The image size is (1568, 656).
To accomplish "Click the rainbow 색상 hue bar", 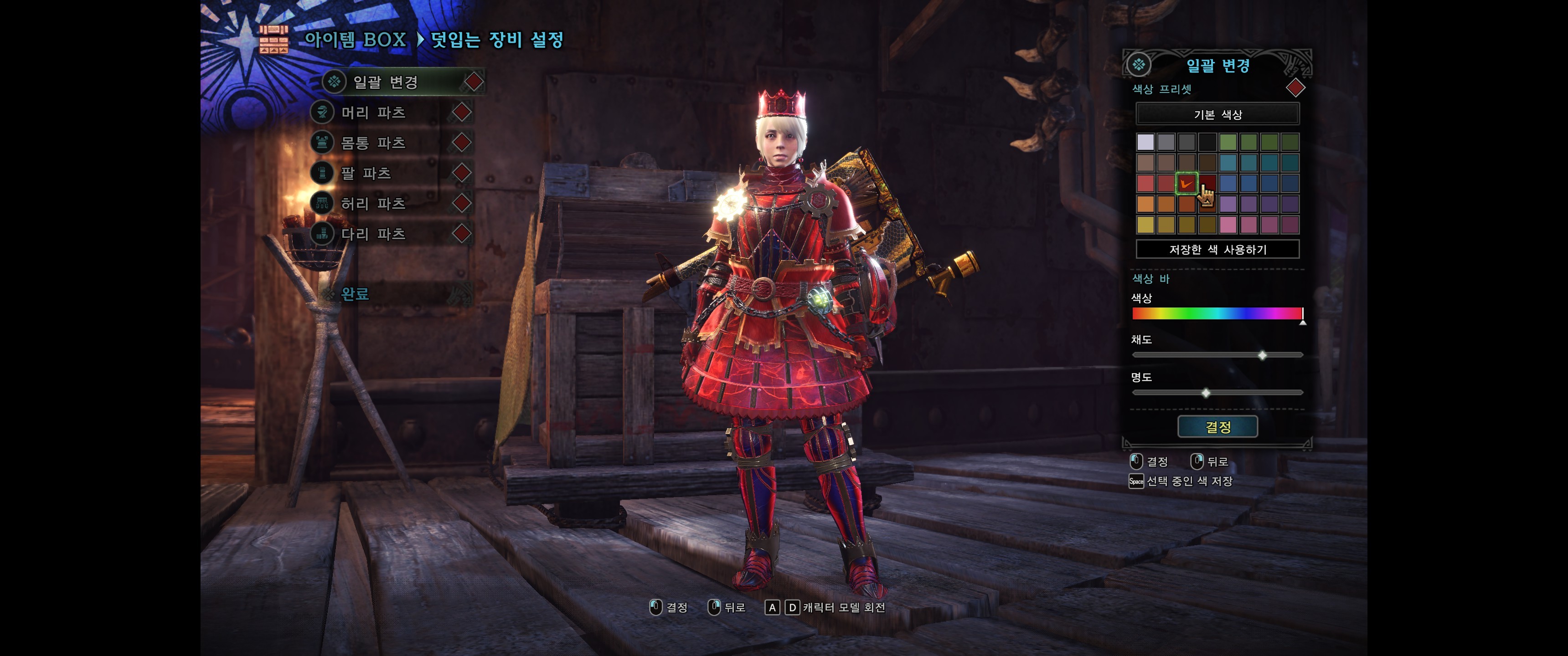I will pyautogui.click(x=1217, y=313).
